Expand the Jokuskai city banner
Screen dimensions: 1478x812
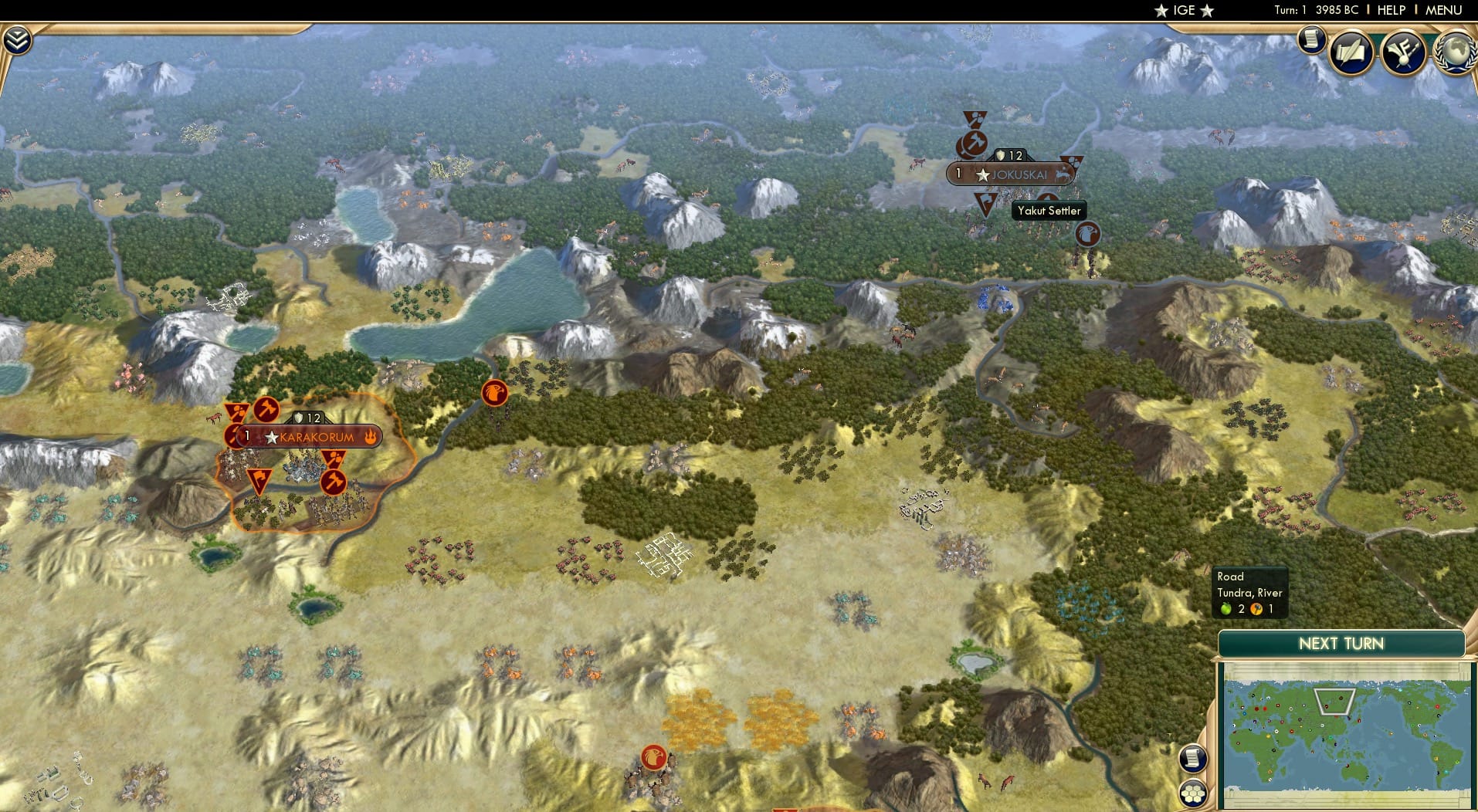tap(1021, 175)
